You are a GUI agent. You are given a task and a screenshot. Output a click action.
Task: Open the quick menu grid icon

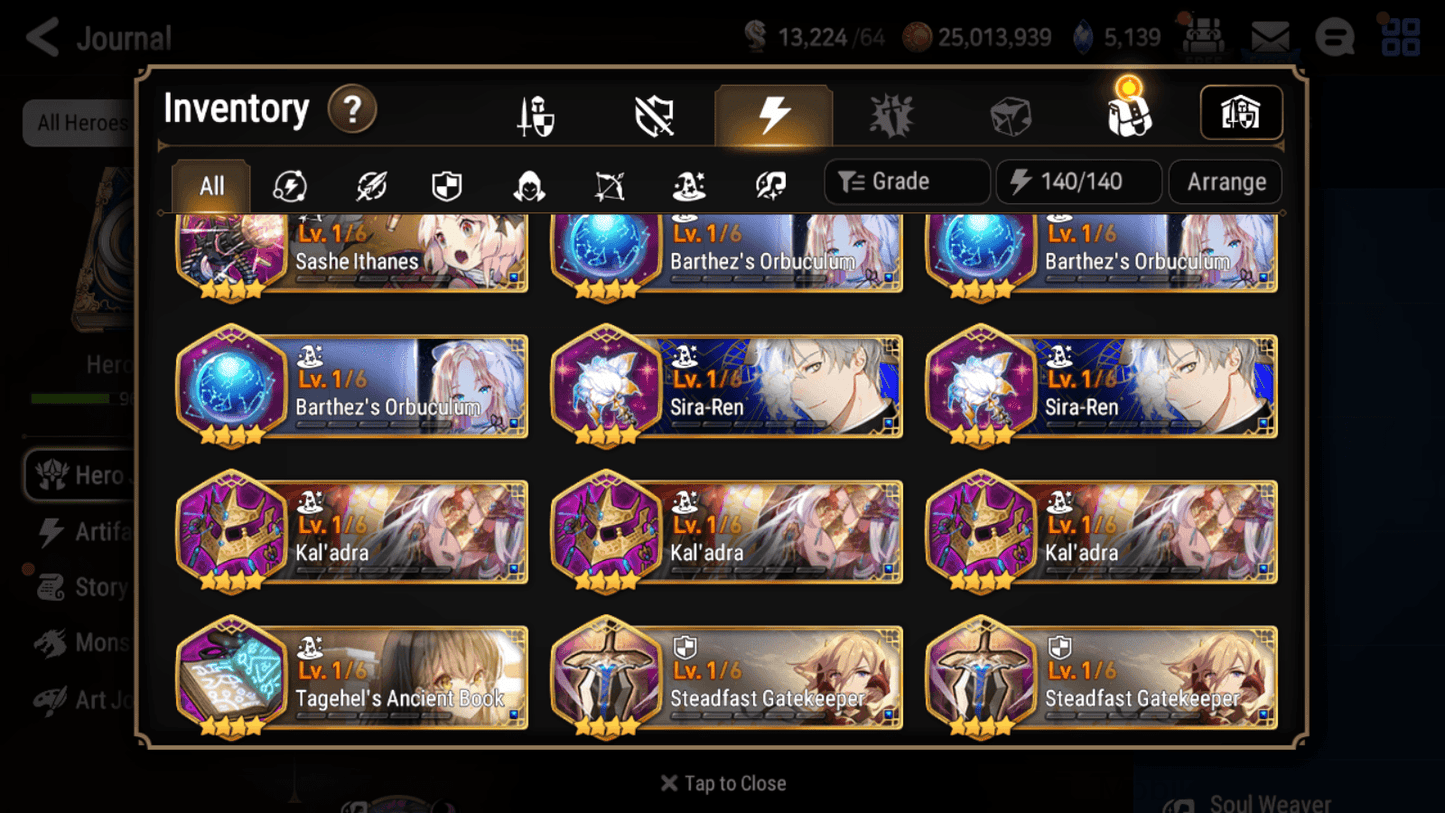1400,36
